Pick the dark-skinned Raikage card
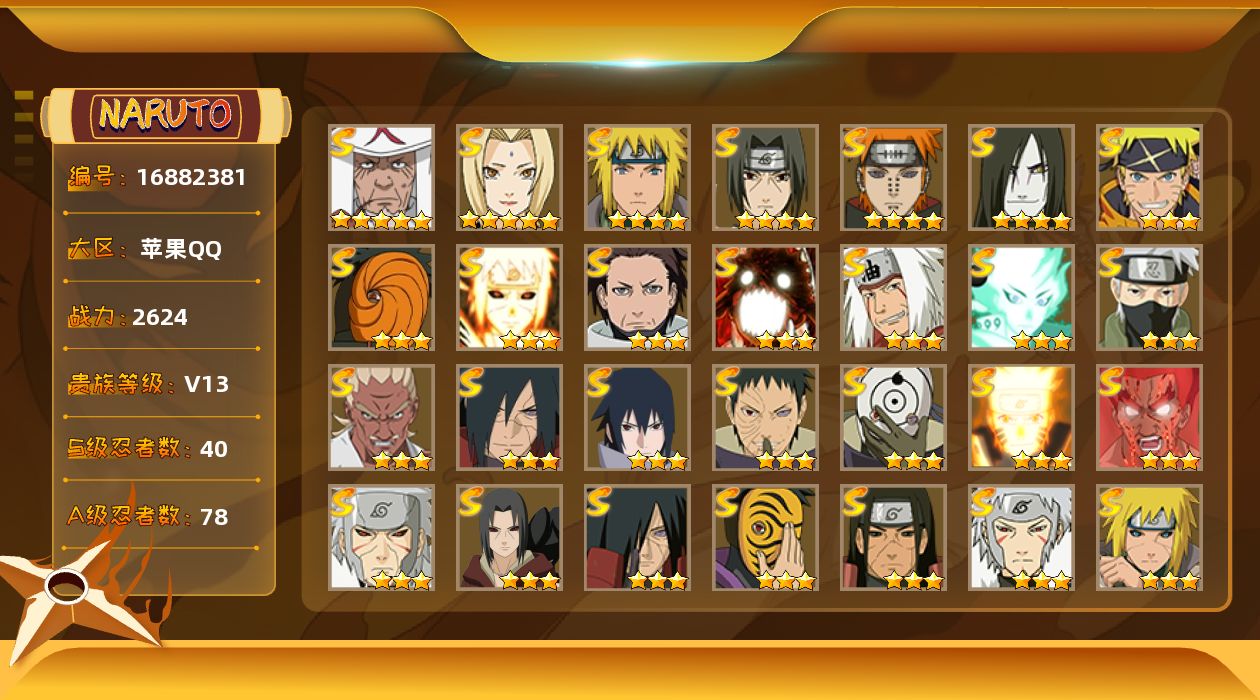The height and width of the screenshot is (700, 1260). pyautogui.click(x=381, y=418)
